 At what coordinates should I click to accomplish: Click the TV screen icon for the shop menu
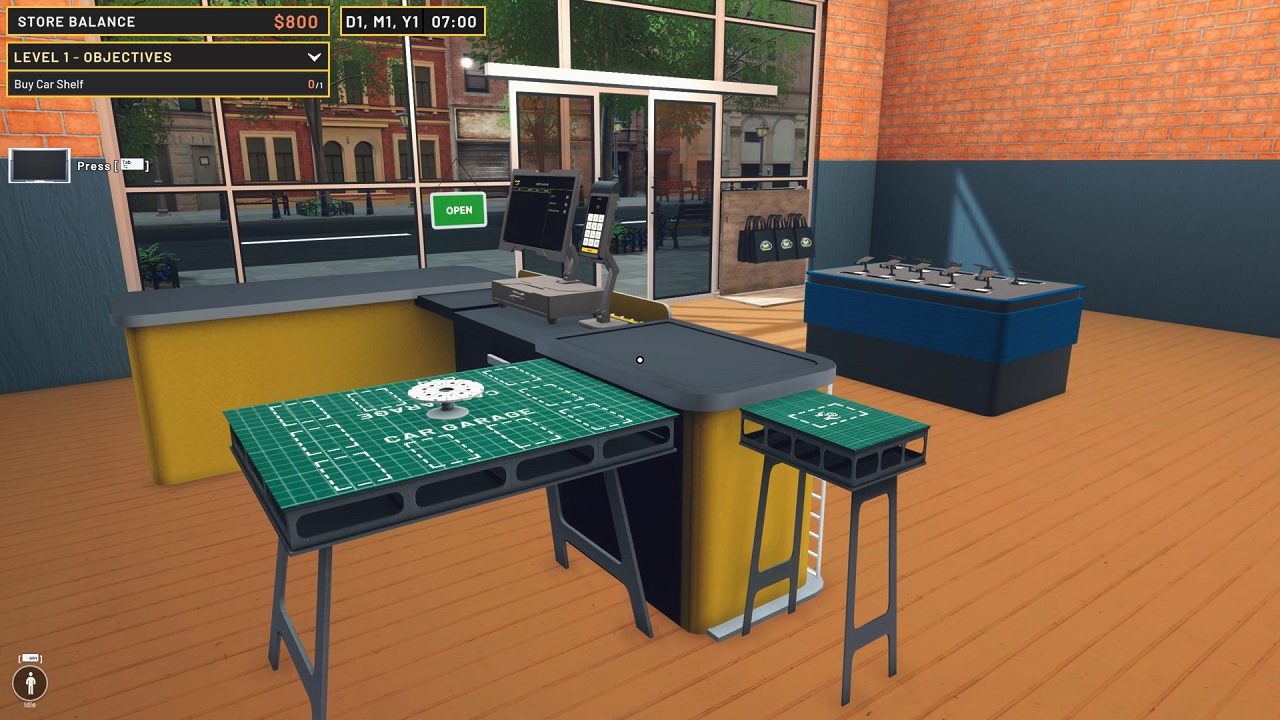coord(37,166)
